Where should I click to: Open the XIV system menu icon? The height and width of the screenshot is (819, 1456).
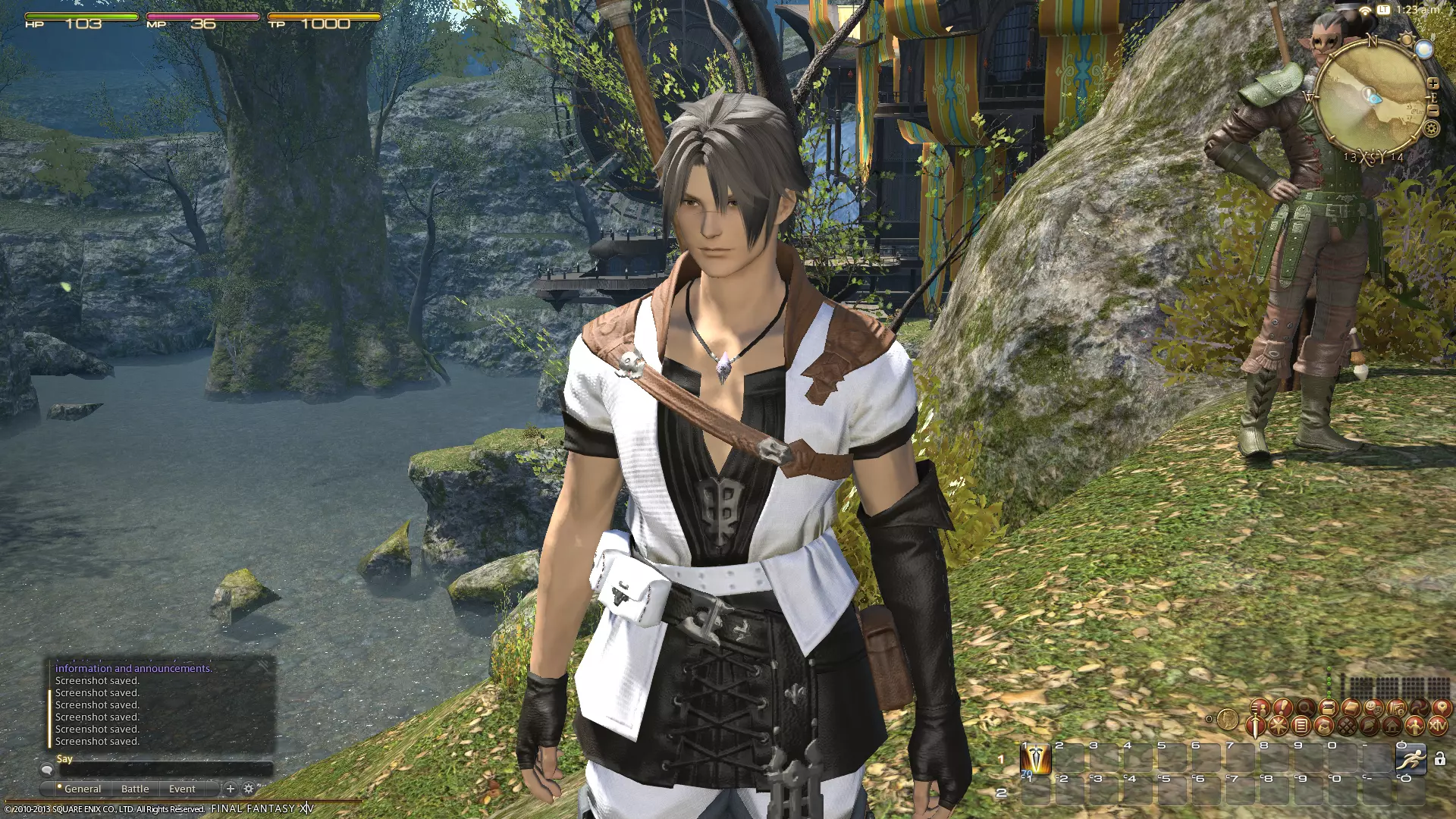click(1438, 726)
